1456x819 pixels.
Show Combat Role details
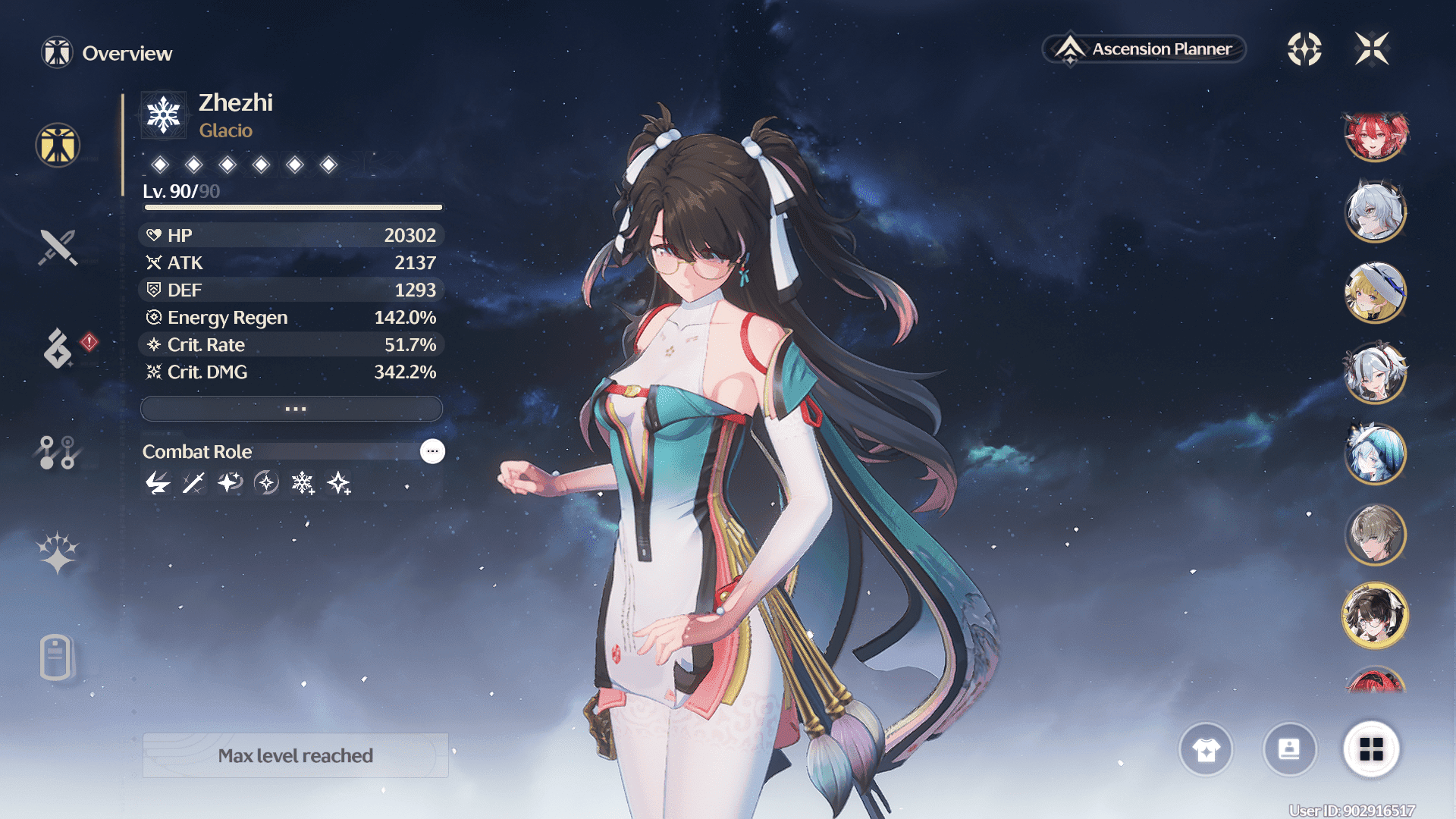click(432, 451)
